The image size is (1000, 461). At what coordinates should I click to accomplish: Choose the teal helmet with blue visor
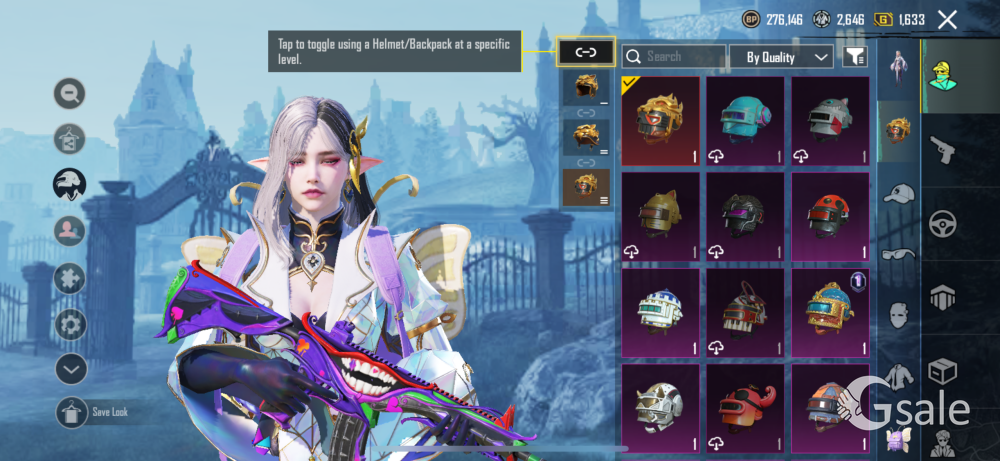click(745, 120)
